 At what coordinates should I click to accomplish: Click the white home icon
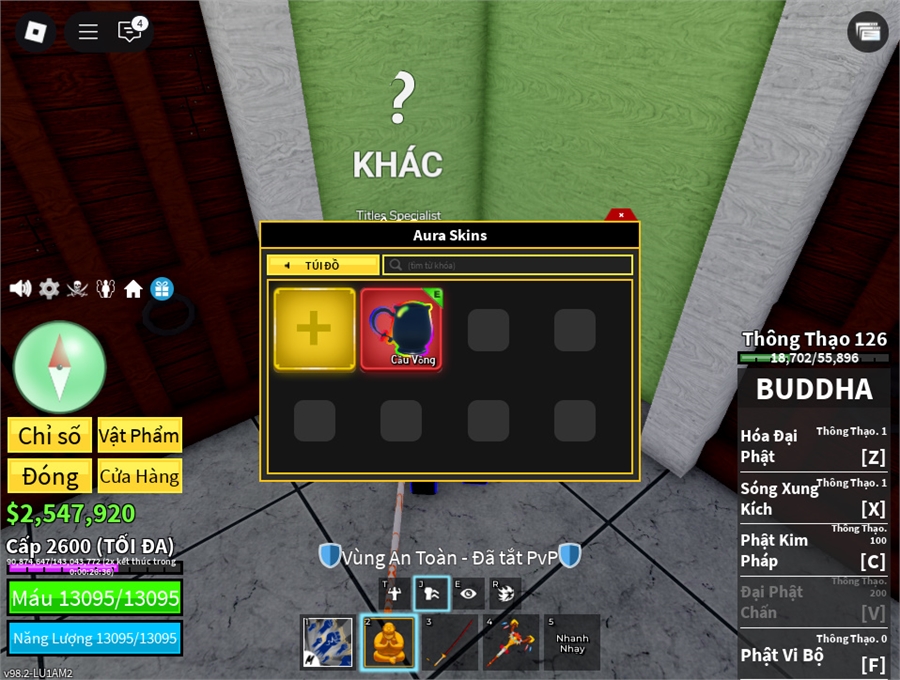(x=133, y=289)
